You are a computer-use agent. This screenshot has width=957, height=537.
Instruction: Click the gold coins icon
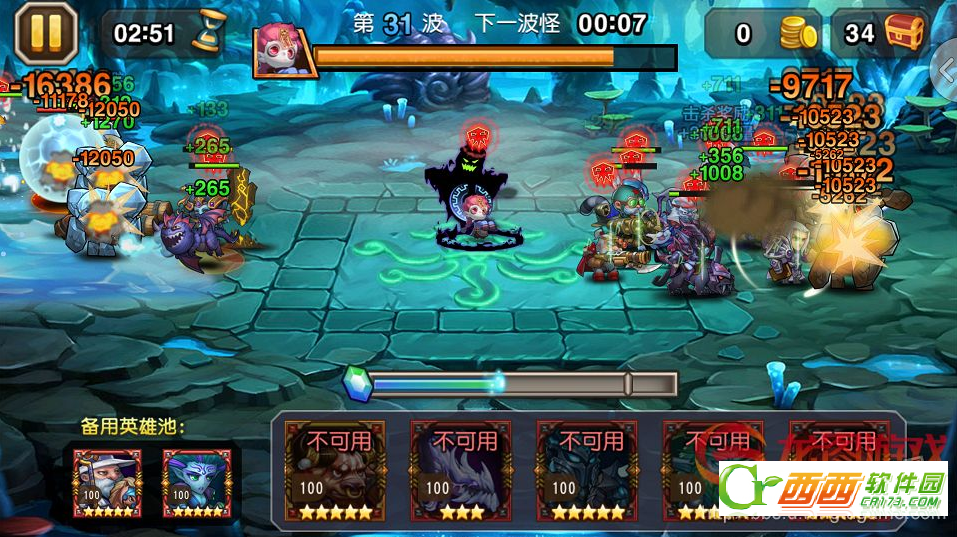(797, 34)
